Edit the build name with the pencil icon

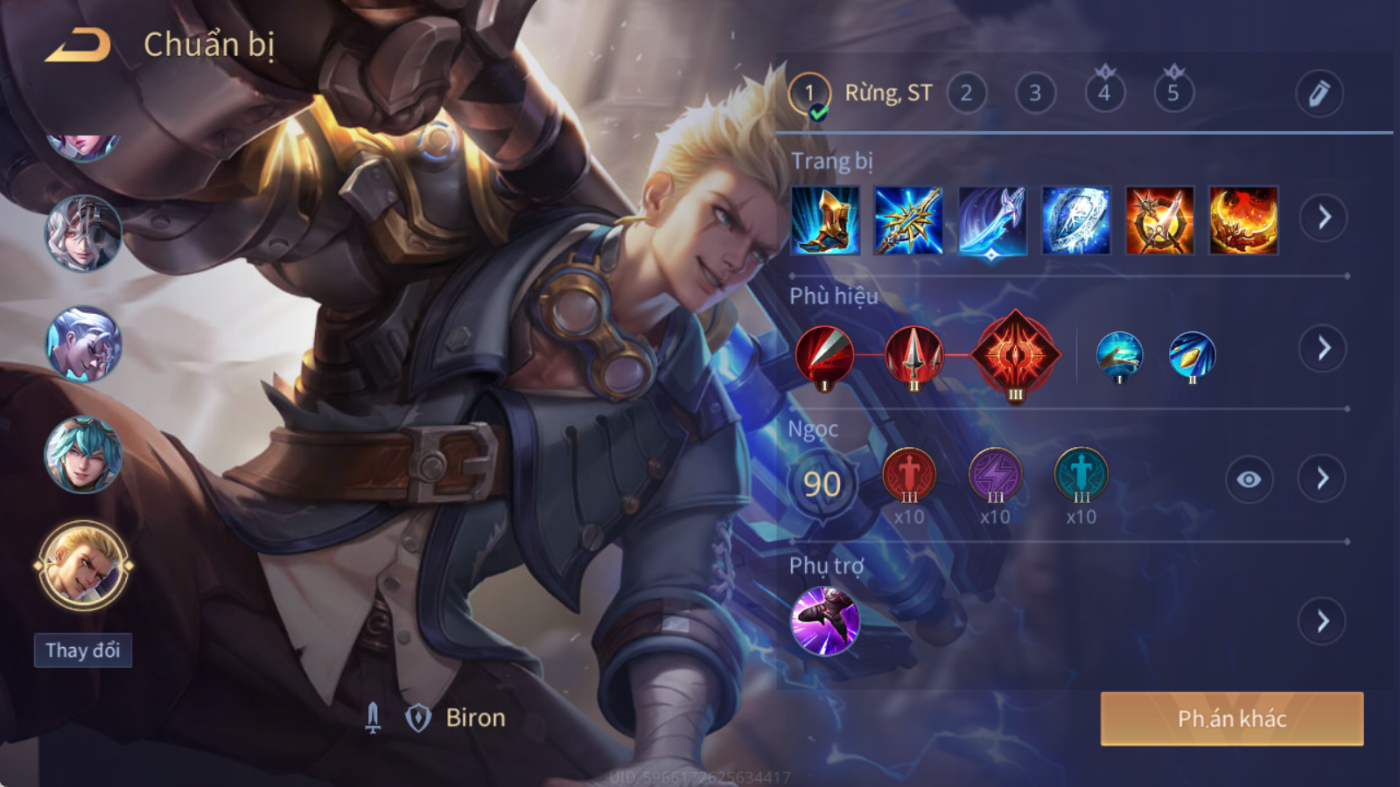[x=1318, y=94]
